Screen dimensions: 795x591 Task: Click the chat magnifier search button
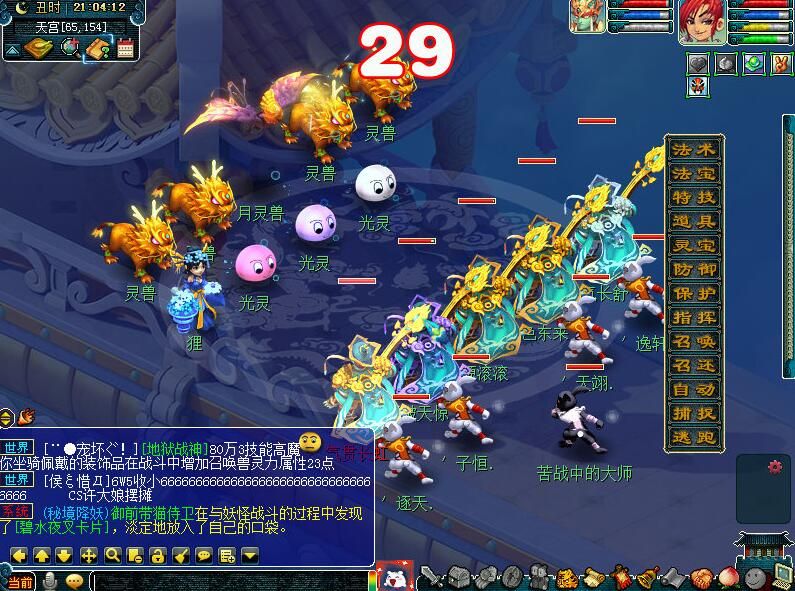111,555
